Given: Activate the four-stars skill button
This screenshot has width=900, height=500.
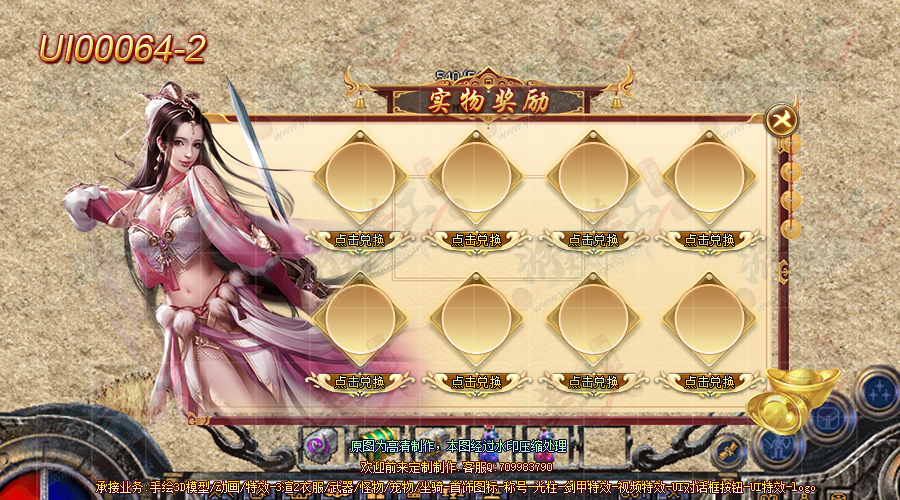Looking at the screenshot, I should pyautogui.click(x=879, y=390).
